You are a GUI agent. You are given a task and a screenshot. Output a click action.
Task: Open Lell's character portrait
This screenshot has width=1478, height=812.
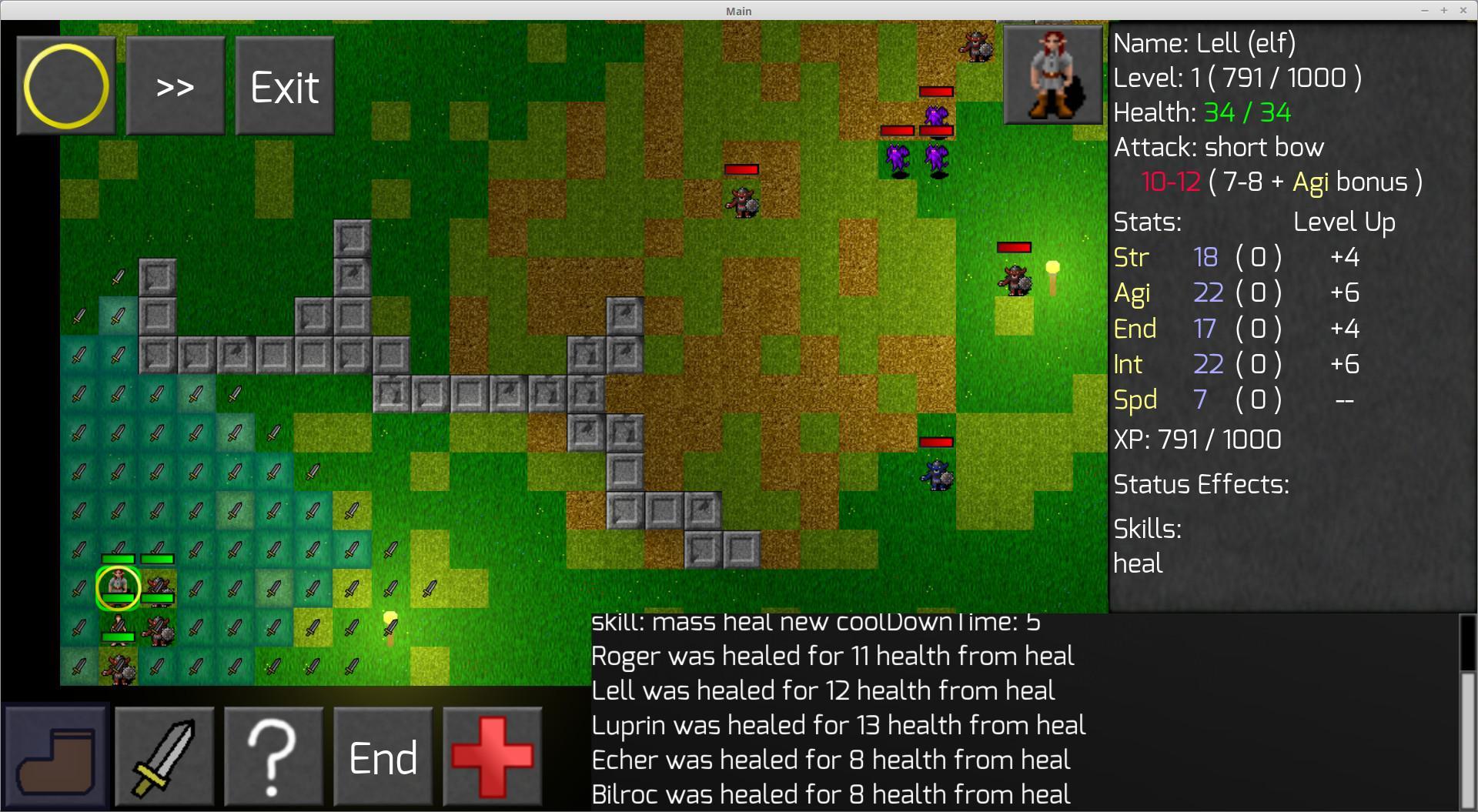click(x=1052, y=74)
